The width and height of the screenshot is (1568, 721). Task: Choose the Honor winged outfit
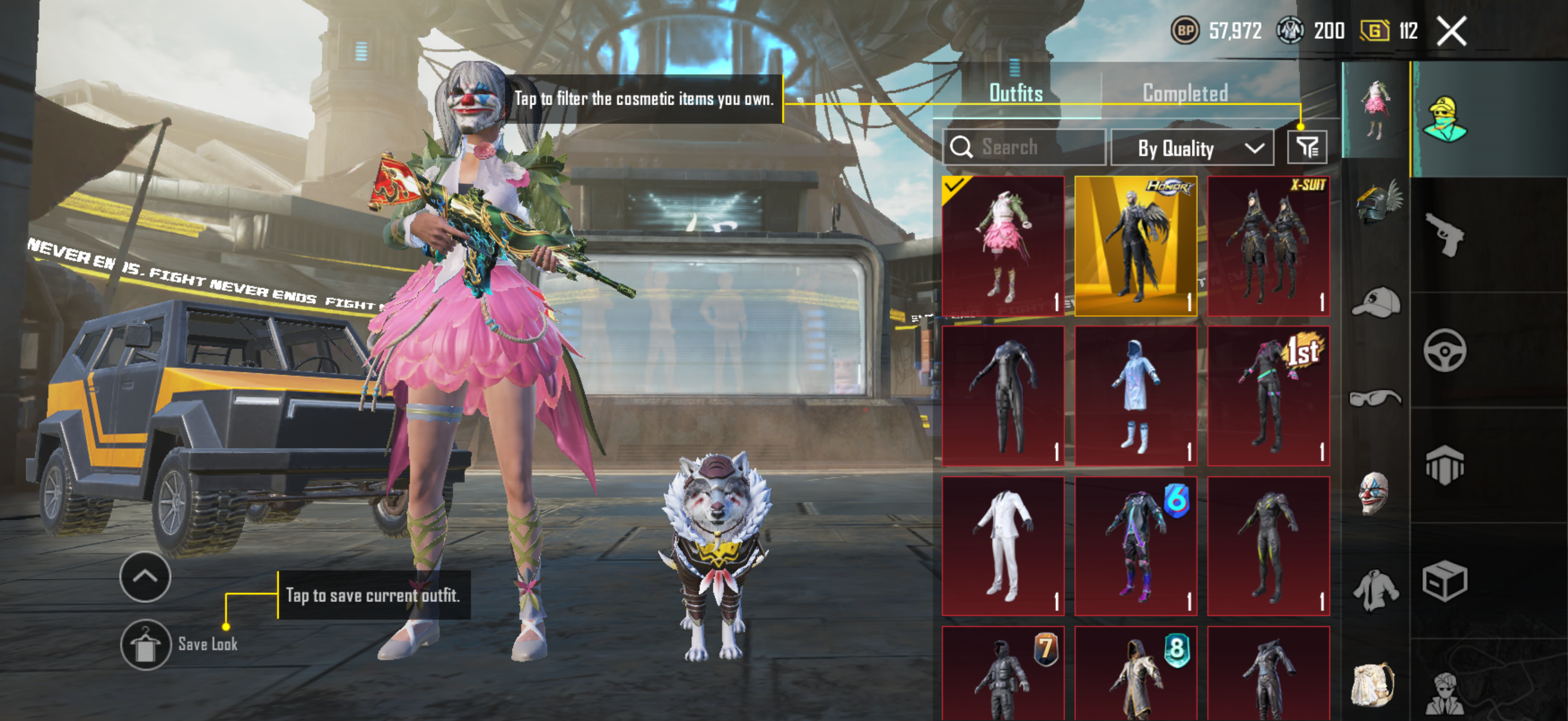coord(1135,246)
